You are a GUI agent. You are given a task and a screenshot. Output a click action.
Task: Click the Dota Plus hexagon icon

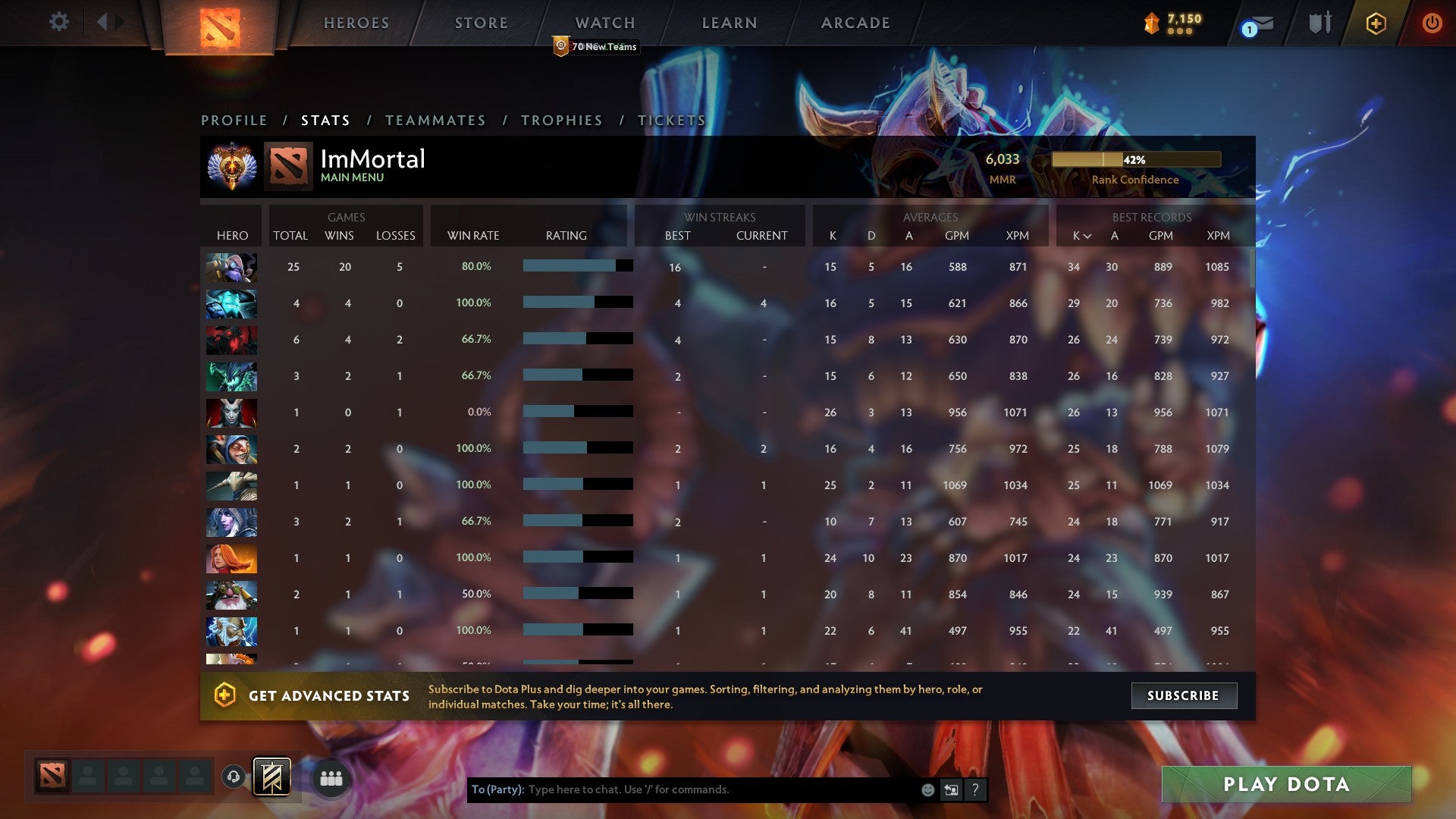tap(1375, 23)
